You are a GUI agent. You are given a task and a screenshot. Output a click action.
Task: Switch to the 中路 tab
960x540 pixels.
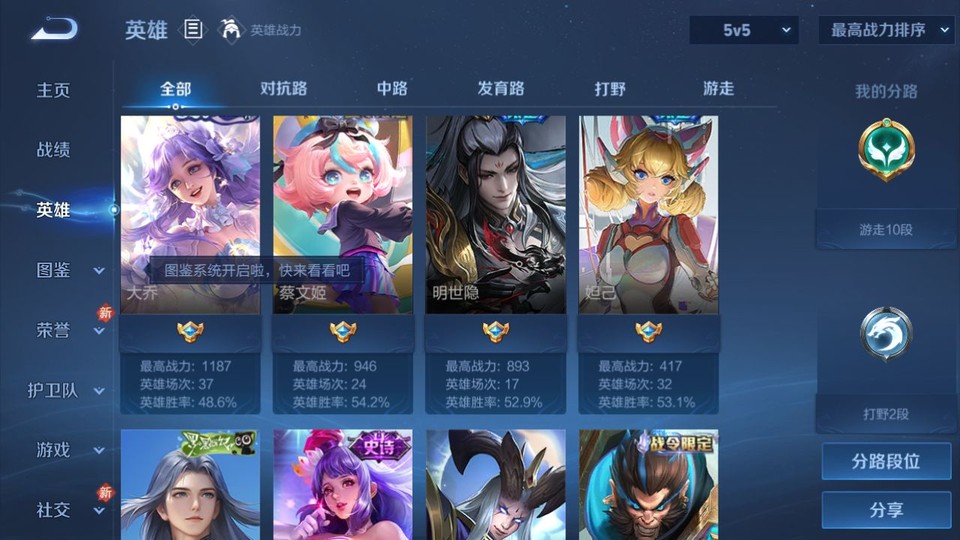pyautogui.click(x=392, y=89)
